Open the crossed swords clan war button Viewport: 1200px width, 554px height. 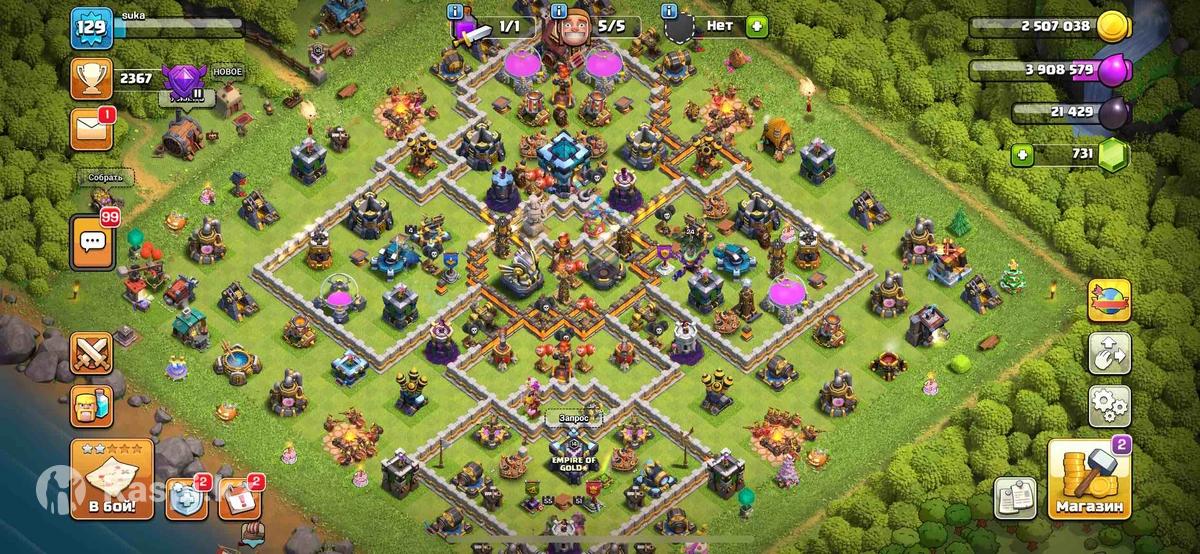pyautogui.click(x=91, y=354)
